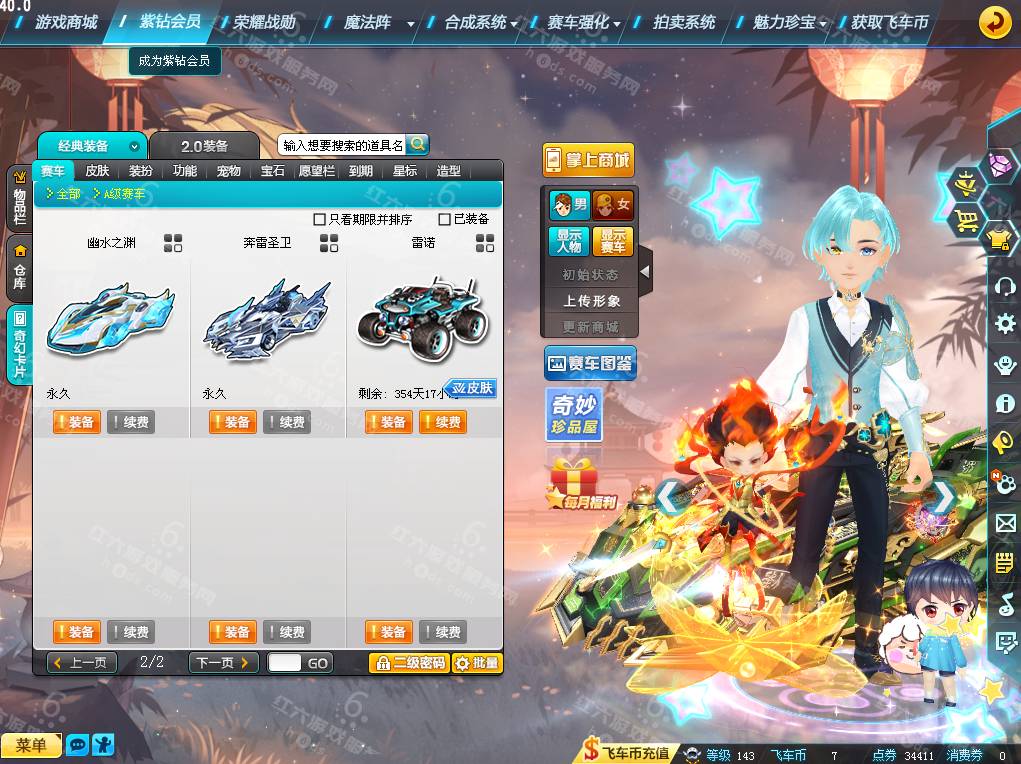Toggle the 只看期限并排序 checkbox

coord(320,219)
